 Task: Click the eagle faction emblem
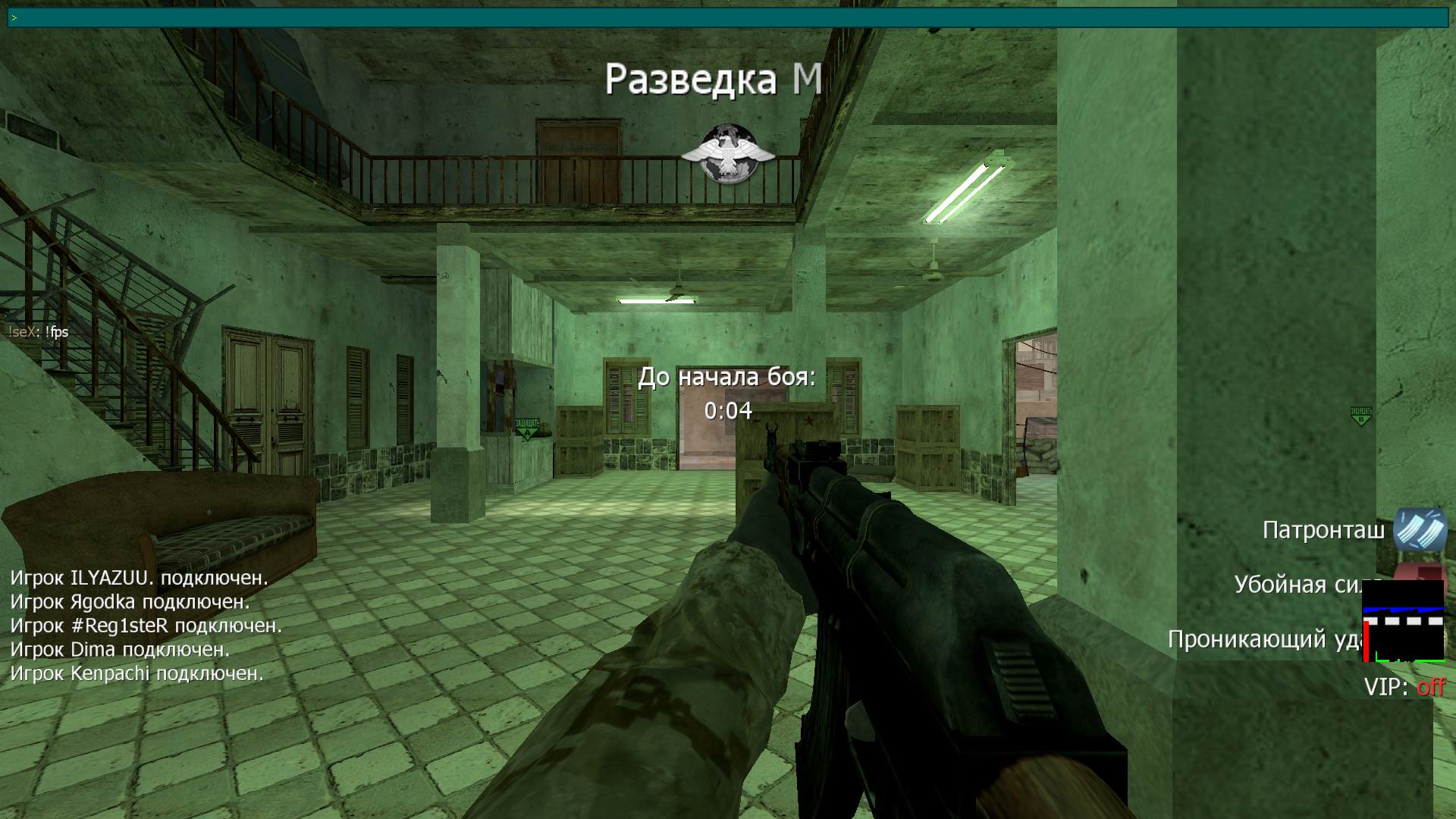click(727, 155)
